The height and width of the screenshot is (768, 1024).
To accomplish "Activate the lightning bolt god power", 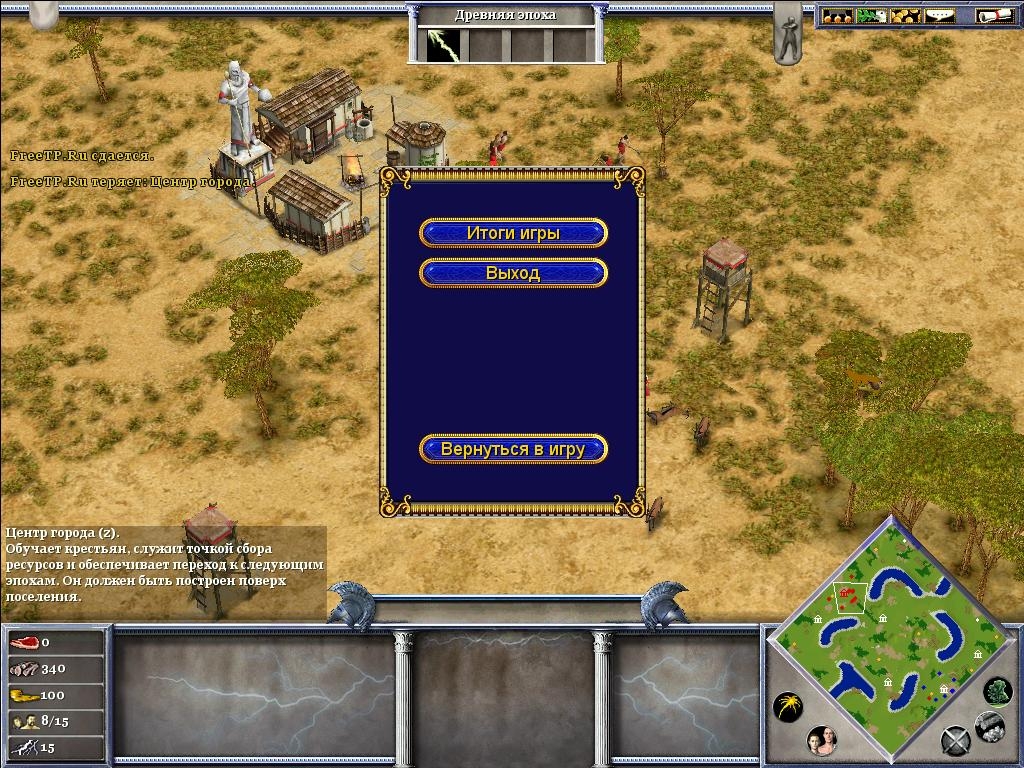I will click(x=440, y=45).
